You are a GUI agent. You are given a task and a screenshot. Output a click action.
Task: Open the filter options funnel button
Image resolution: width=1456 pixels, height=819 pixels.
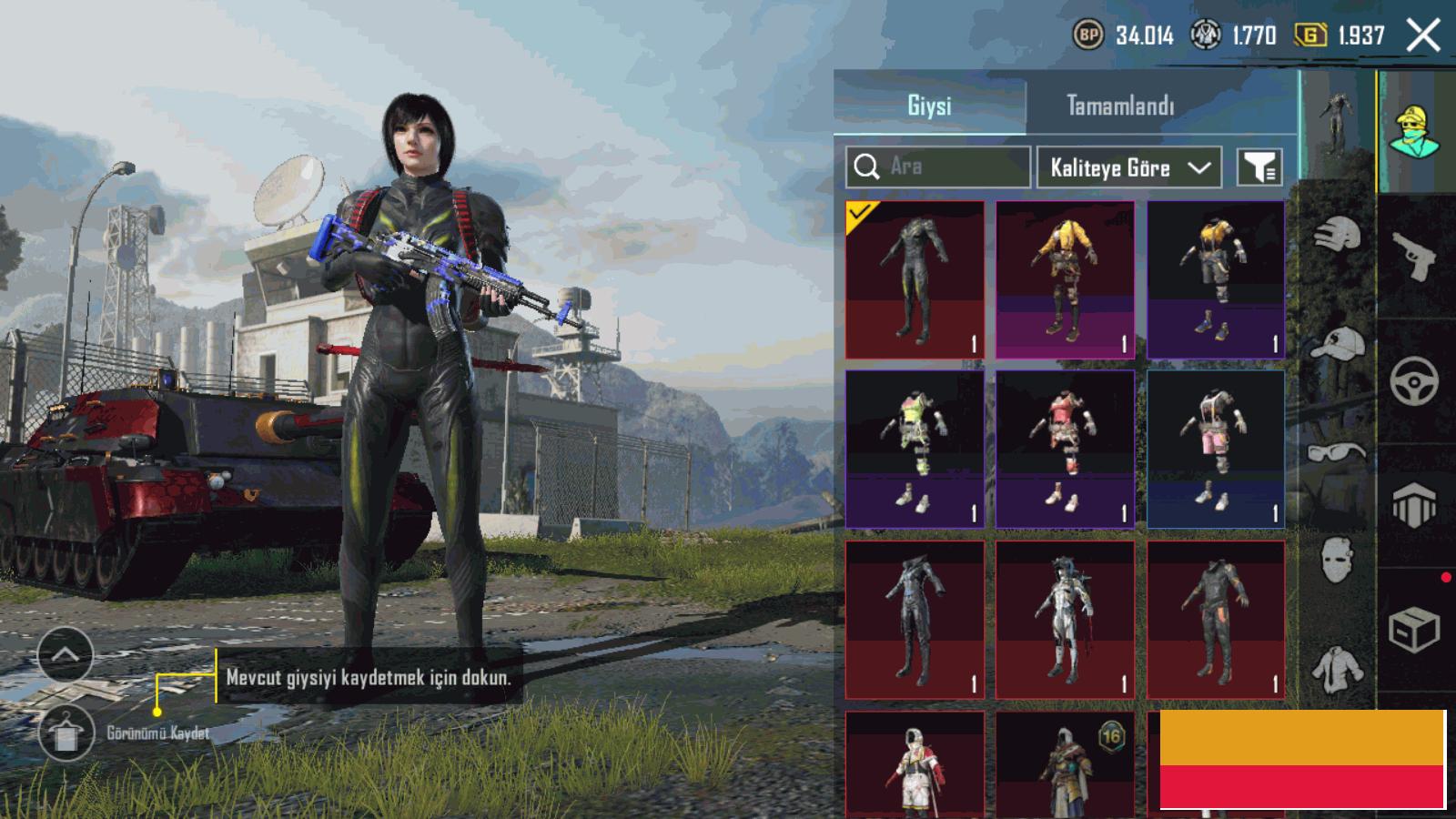tap(1260, 167)
